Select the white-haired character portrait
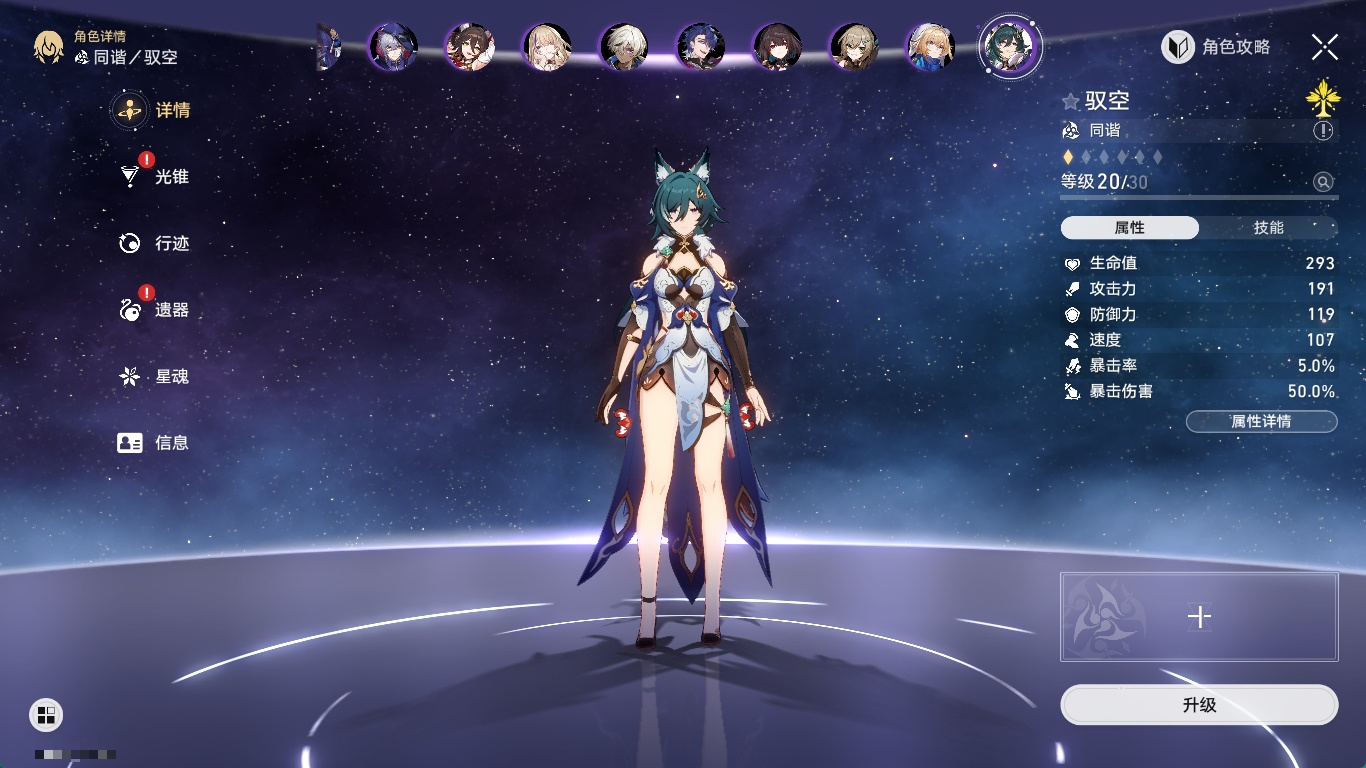Image resolution: width=1366 pixels, height=768 pixels. coord(624,47)
